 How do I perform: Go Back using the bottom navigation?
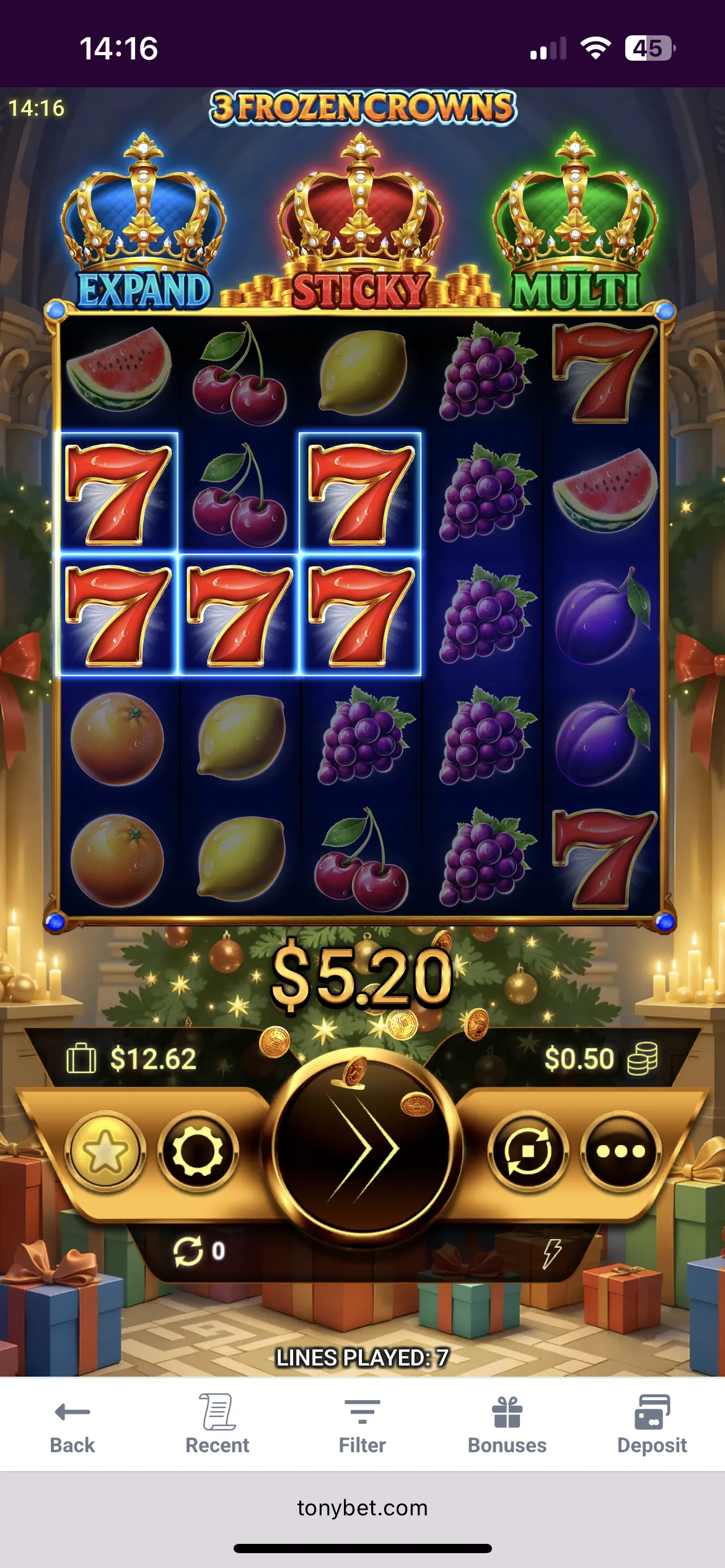(x=72, y=1424)
